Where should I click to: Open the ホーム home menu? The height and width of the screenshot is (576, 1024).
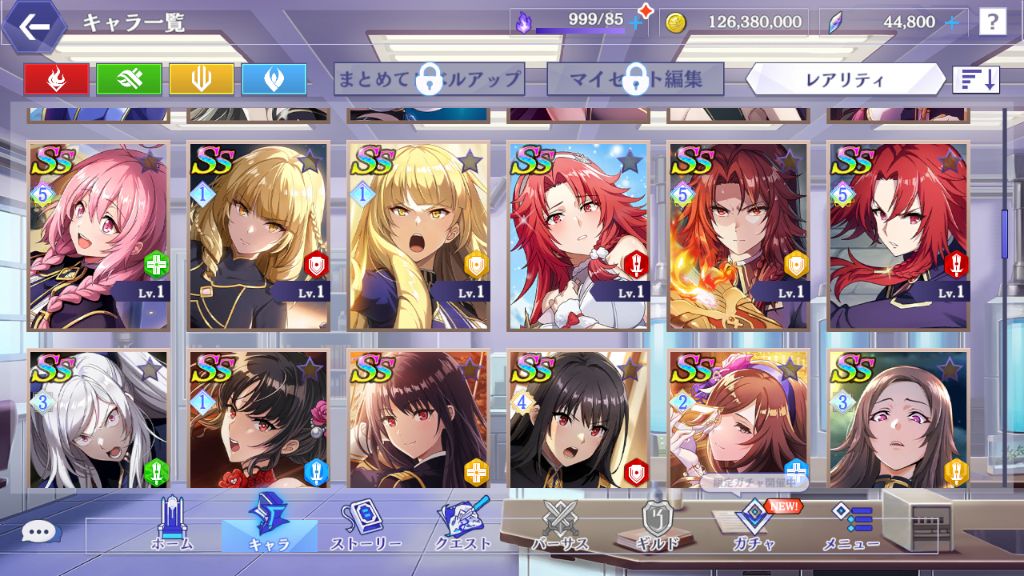[x=171, y=526]
